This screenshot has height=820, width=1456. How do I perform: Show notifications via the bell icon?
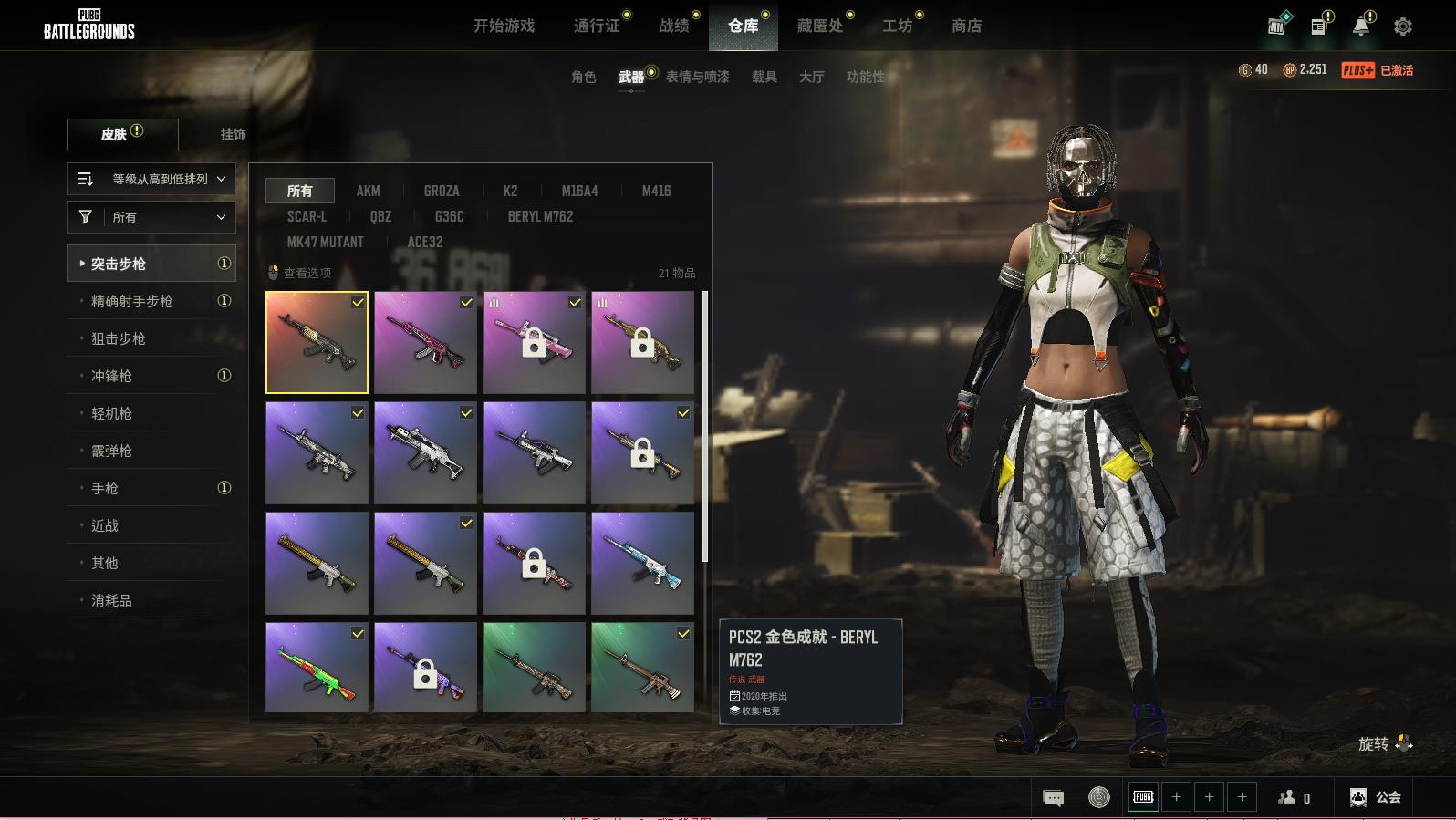(x=1360, y=26)
